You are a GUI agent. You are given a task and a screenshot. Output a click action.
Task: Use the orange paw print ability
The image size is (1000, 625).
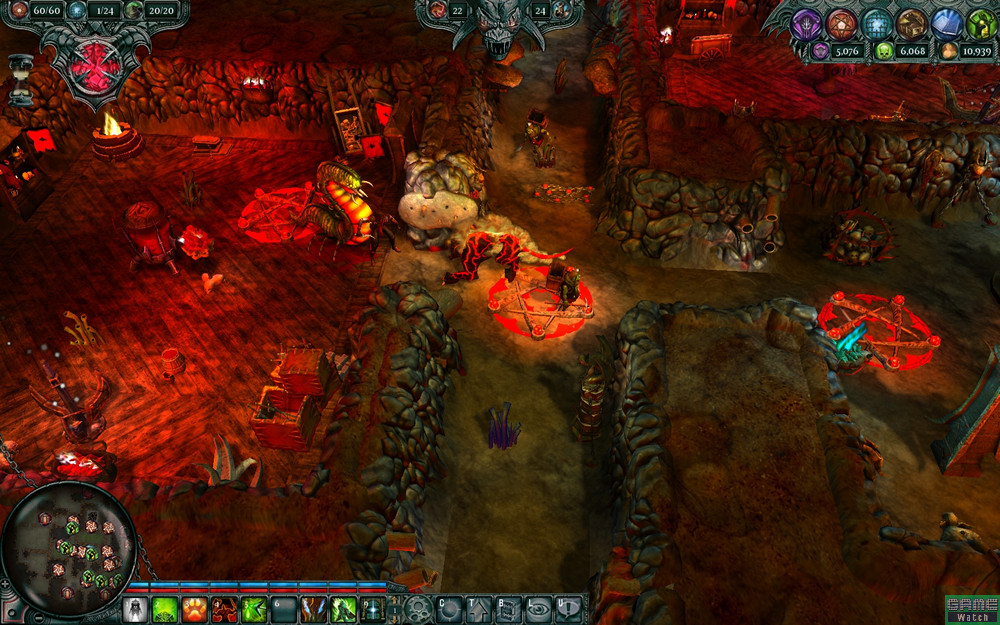coord(195,609)
